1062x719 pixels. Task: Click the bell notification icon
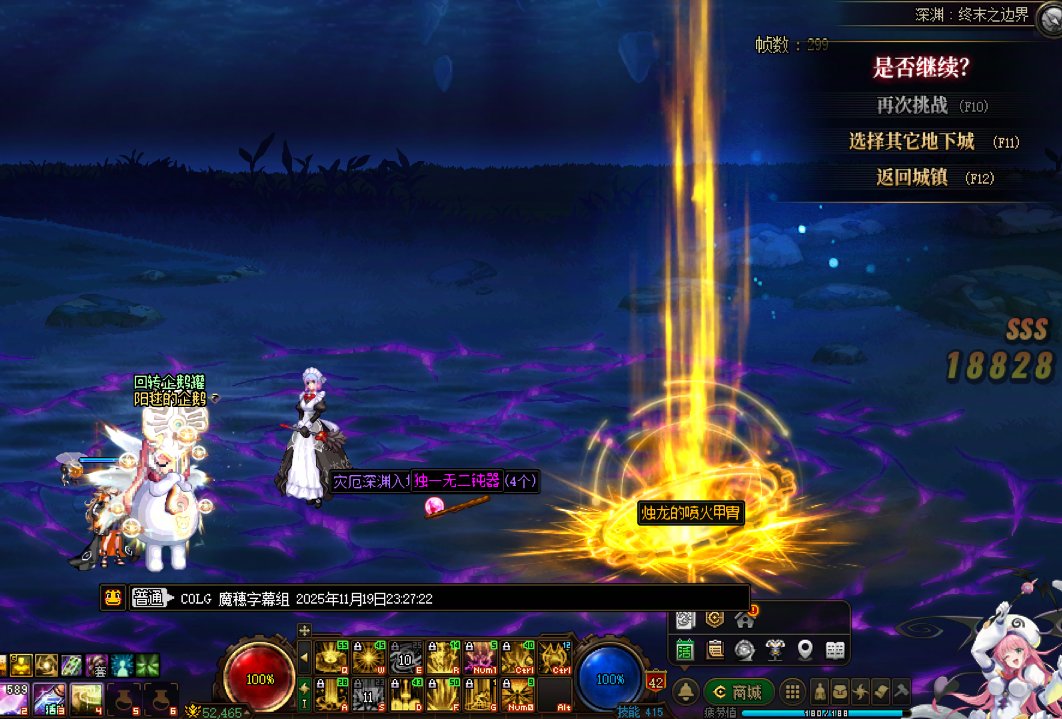click(x=686, y=691)
